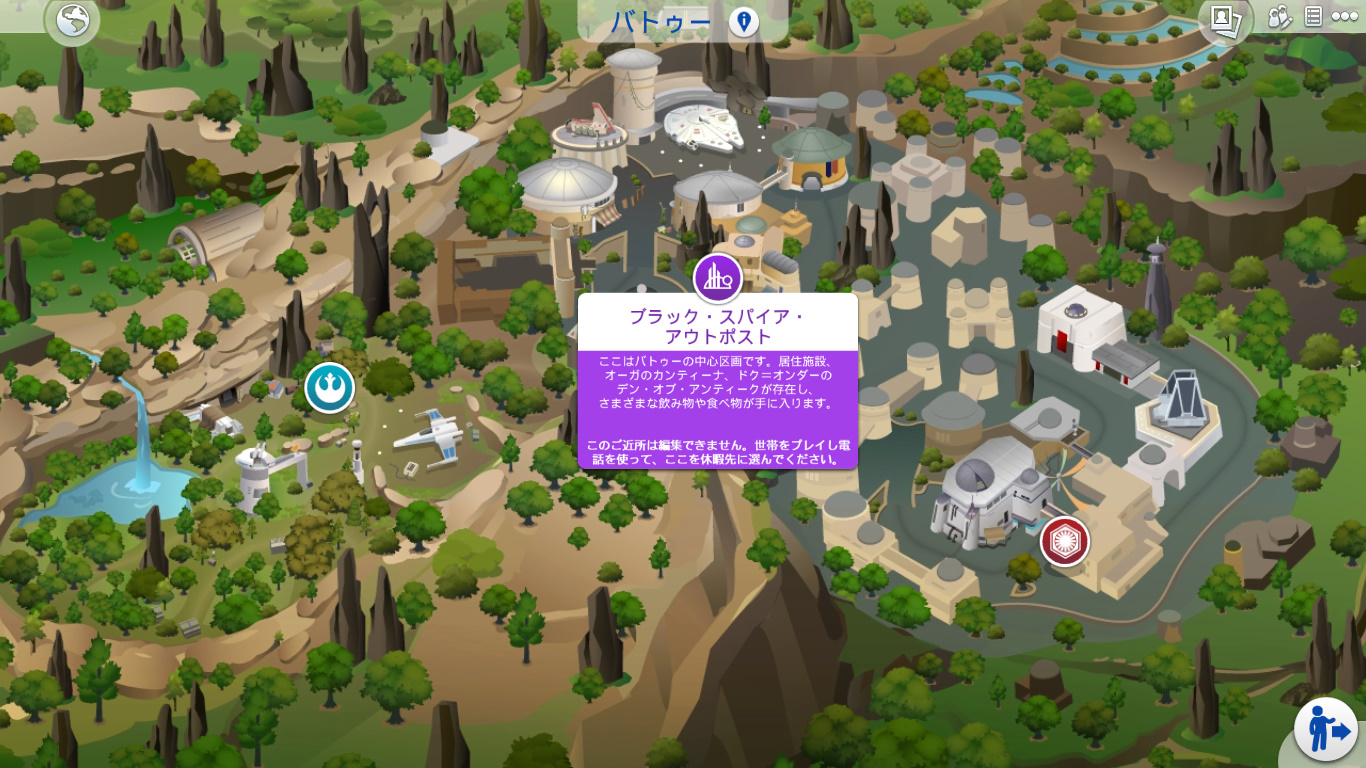This screenshot has width=1366, height=768.
Task: Select the red First Order neighborhood marker
Action: click(1064, 541)
